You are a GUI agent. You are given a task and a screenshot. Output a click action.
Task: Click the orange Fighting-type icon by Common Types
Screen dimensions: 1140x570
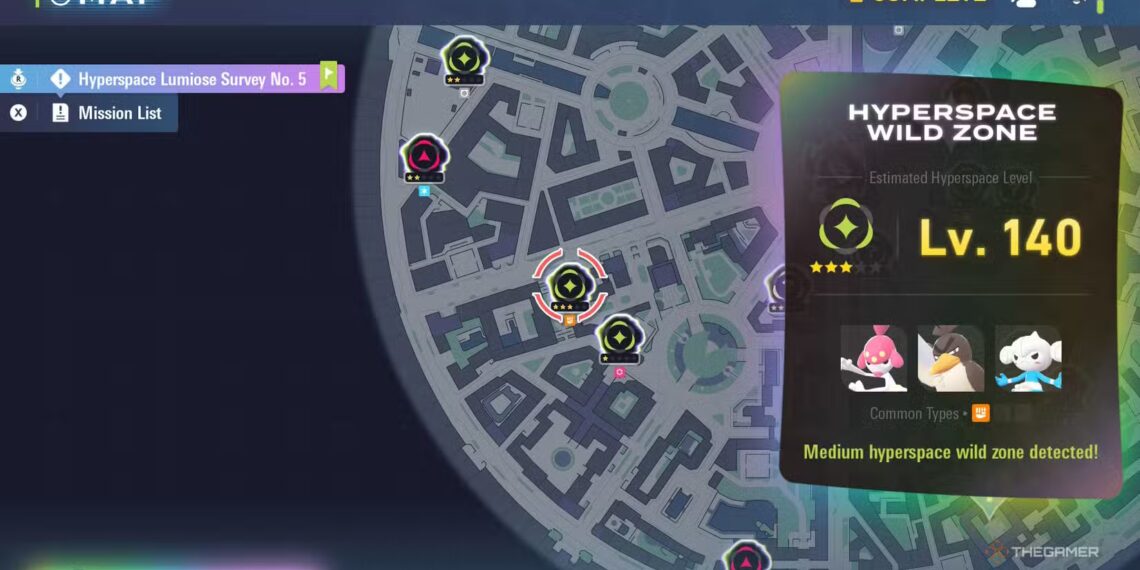(980, 413)
